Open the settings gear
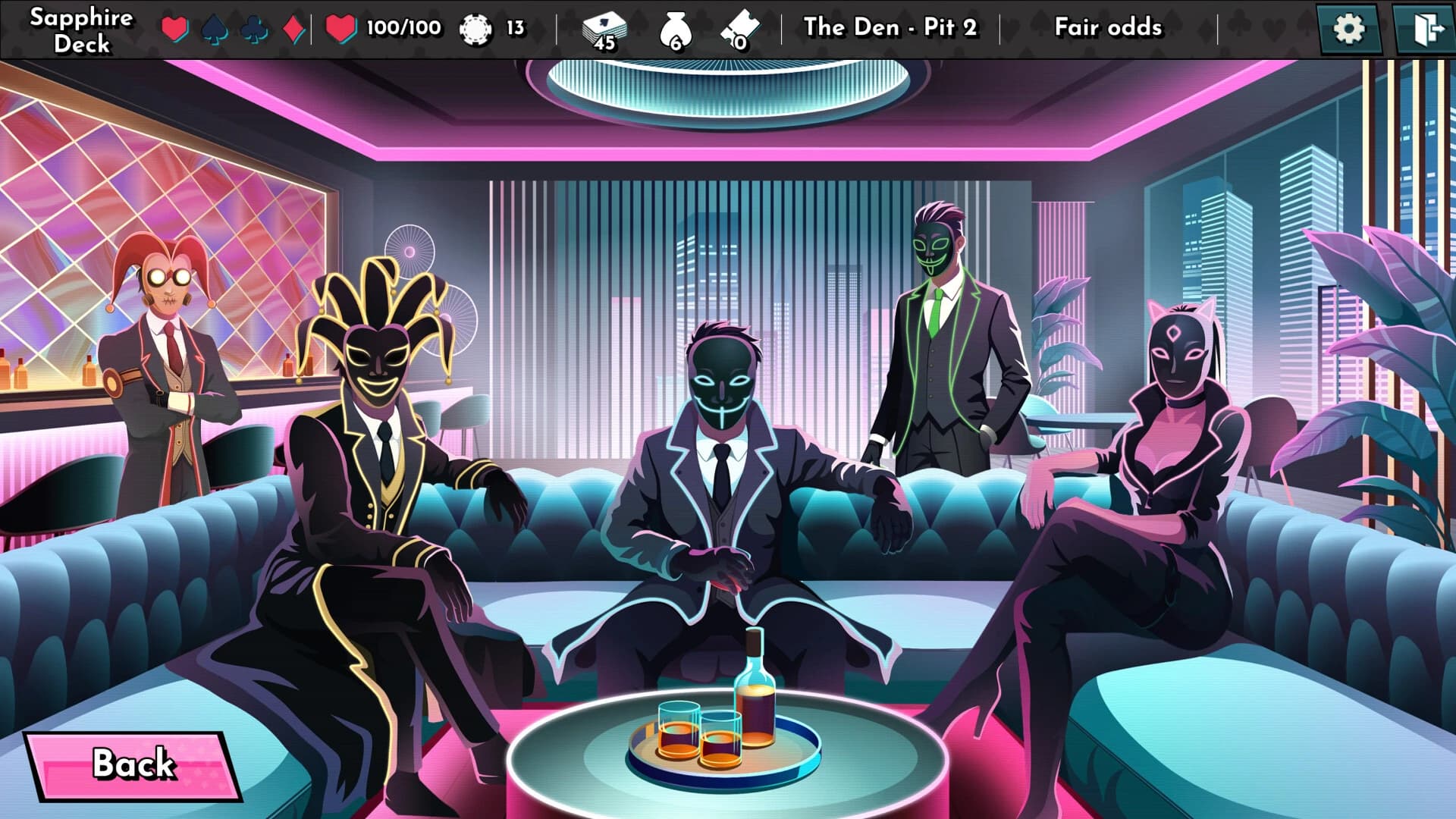This screenshot has width=1456, height=819. (x=1350, y=27)
